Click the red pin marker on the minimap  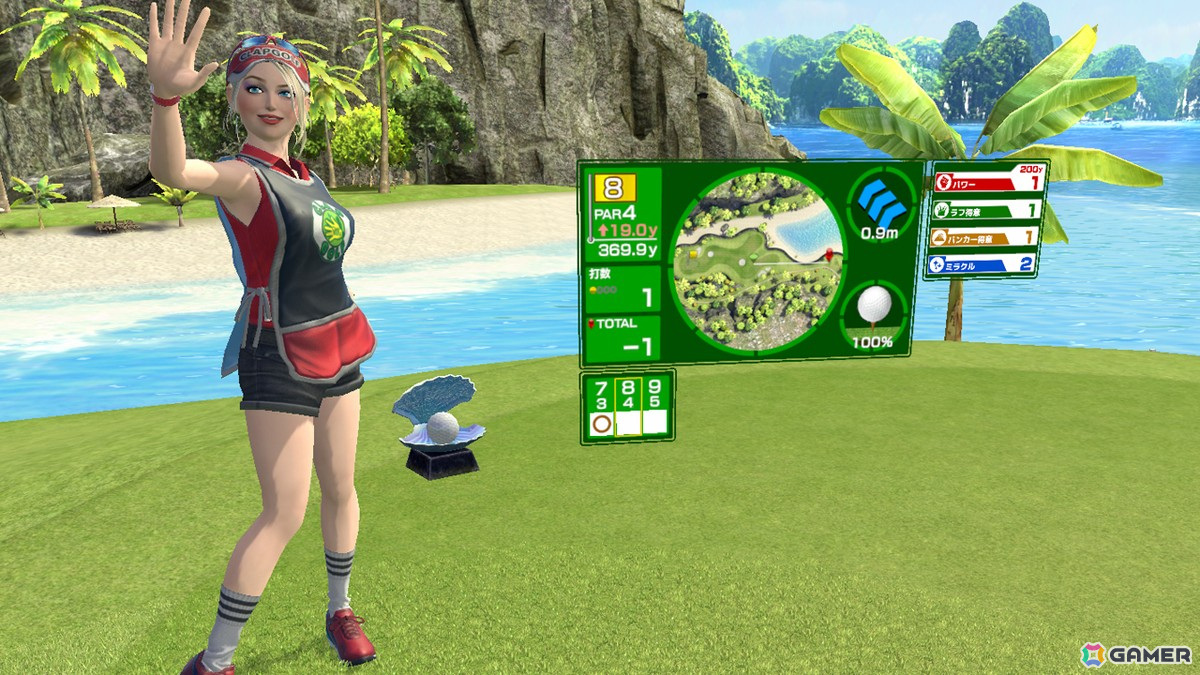827,257
